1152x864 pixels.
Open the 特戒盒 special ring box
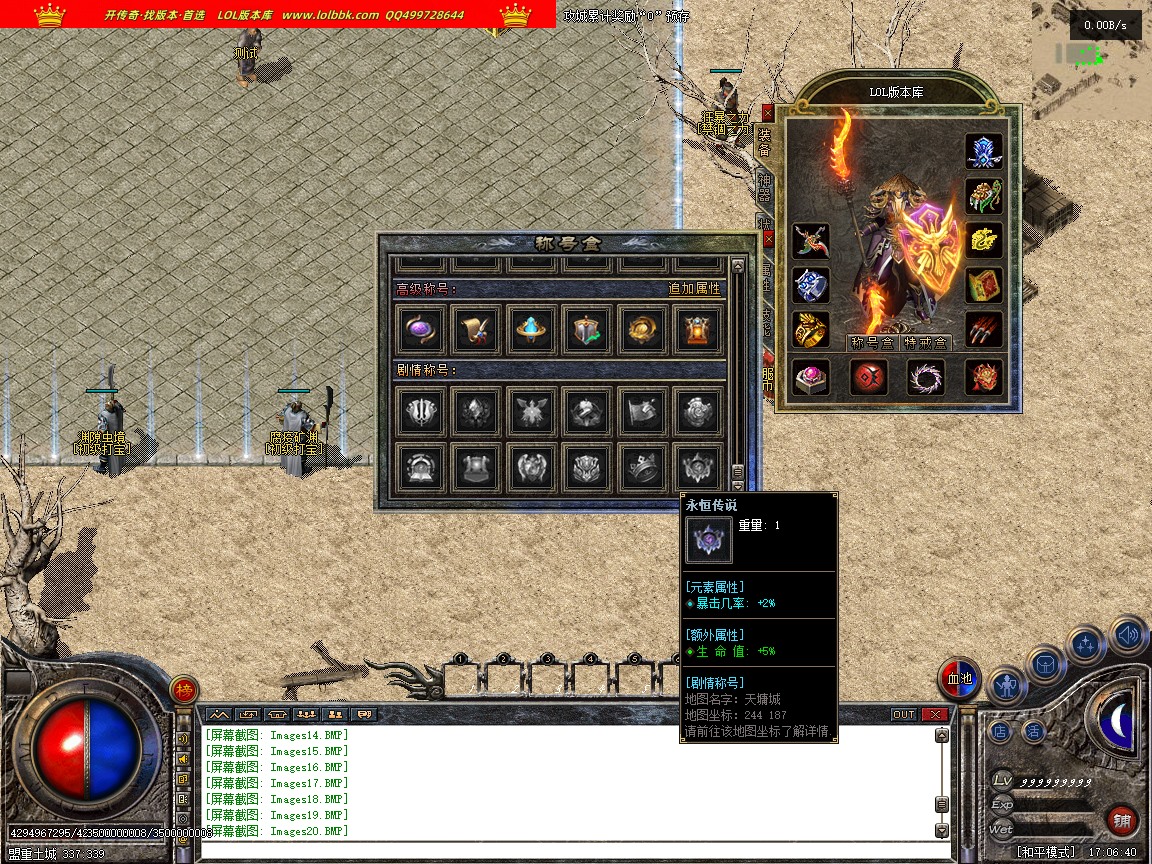[x=925, y=343]
